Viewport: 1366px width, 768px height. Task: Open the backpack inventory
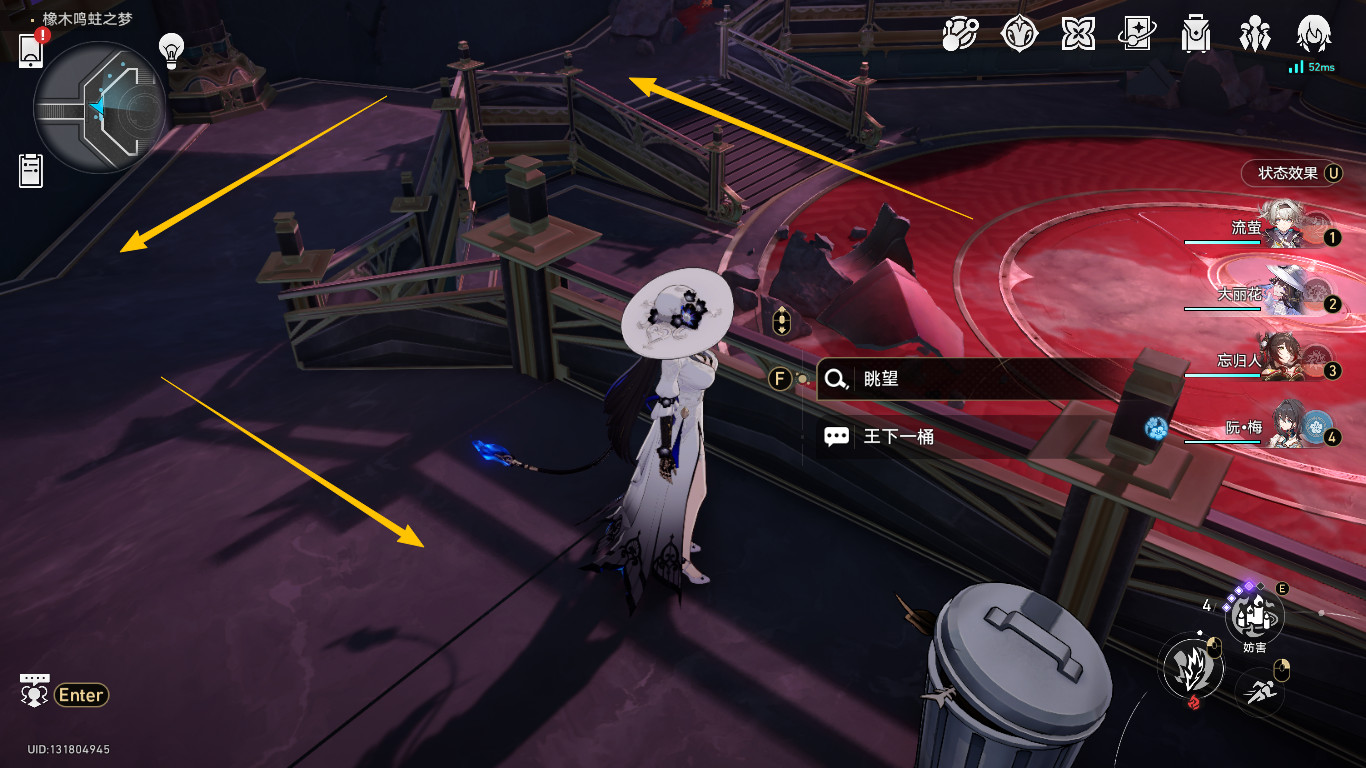pos(1195,35)
